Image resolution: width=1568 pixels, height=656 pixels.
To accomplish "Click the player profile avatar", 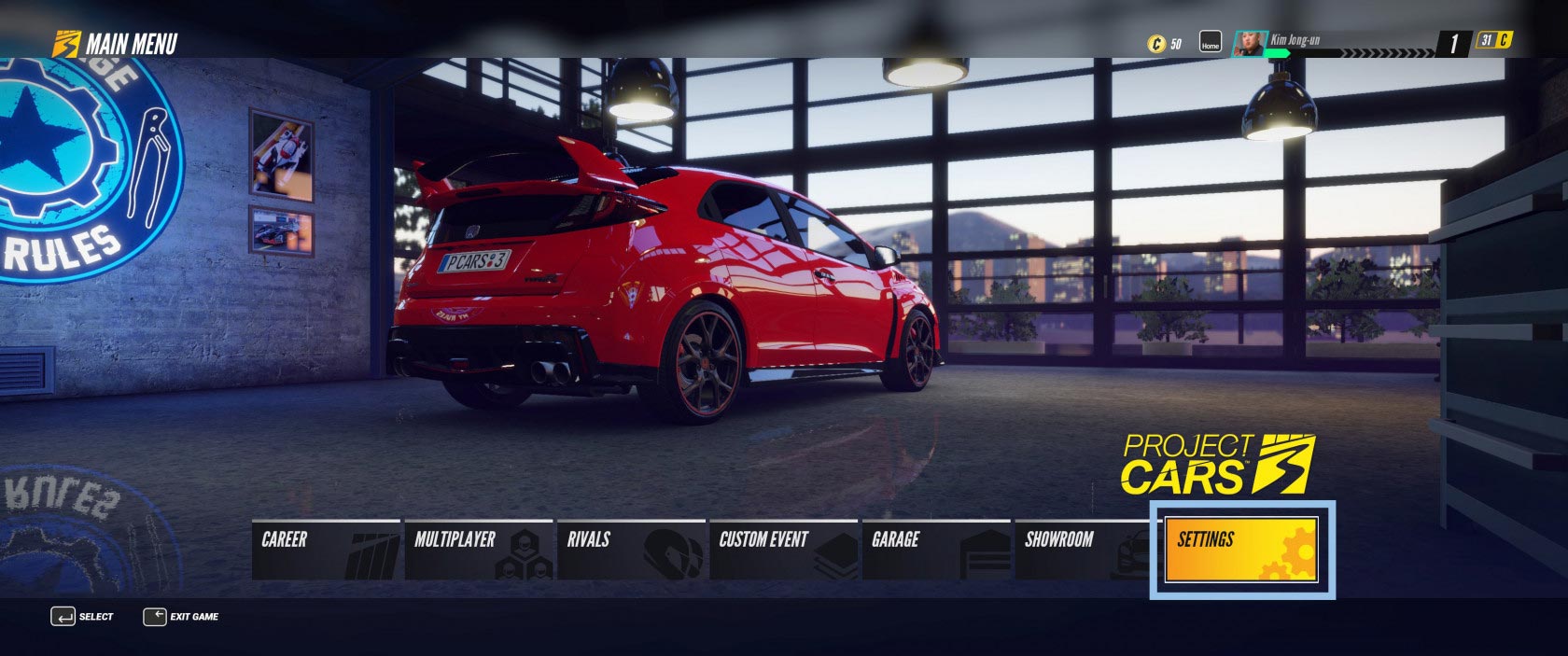I will [x=1250, y=43].
